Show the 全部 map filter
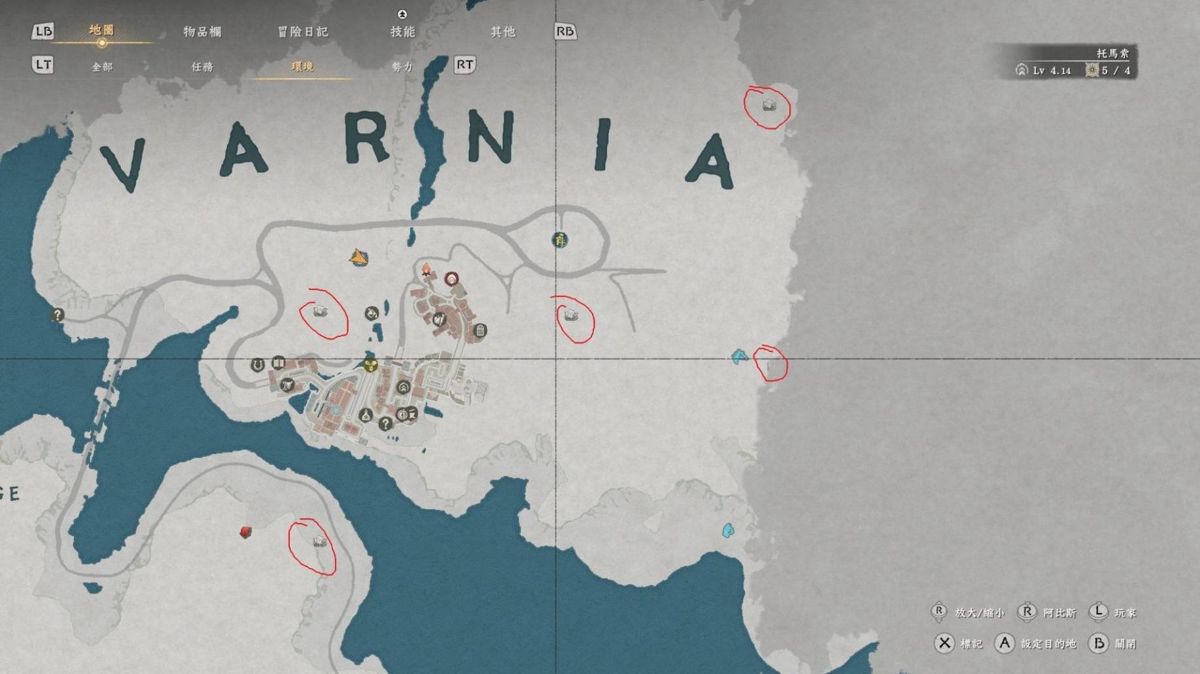The height and width of the screenshot is (674, 1200). (x=102, y=66)
